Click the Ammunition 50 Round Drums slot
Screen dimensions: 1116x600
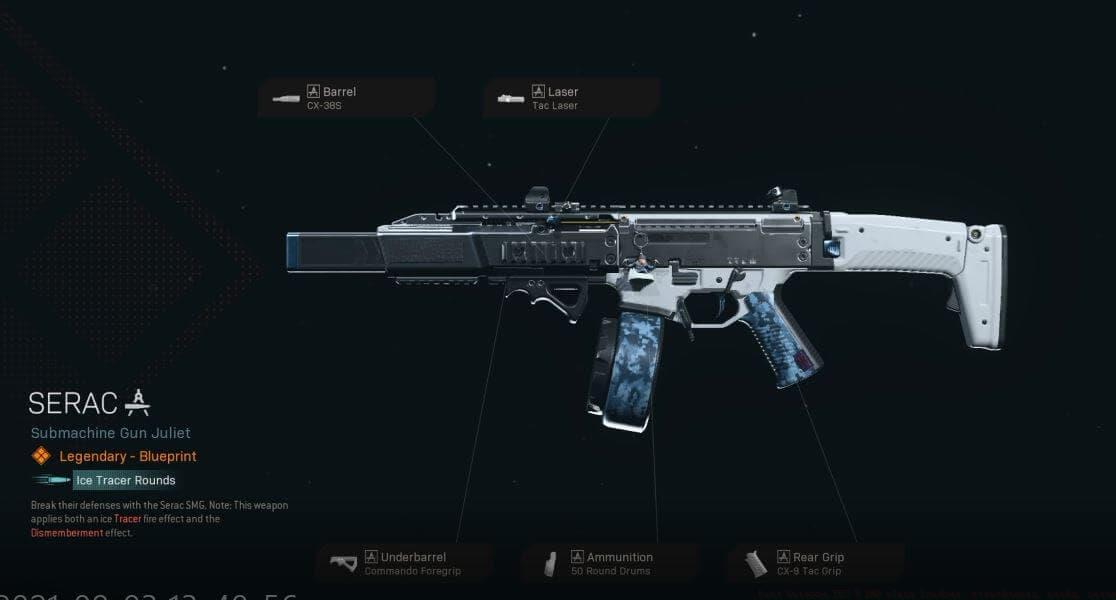pos(608,563)
